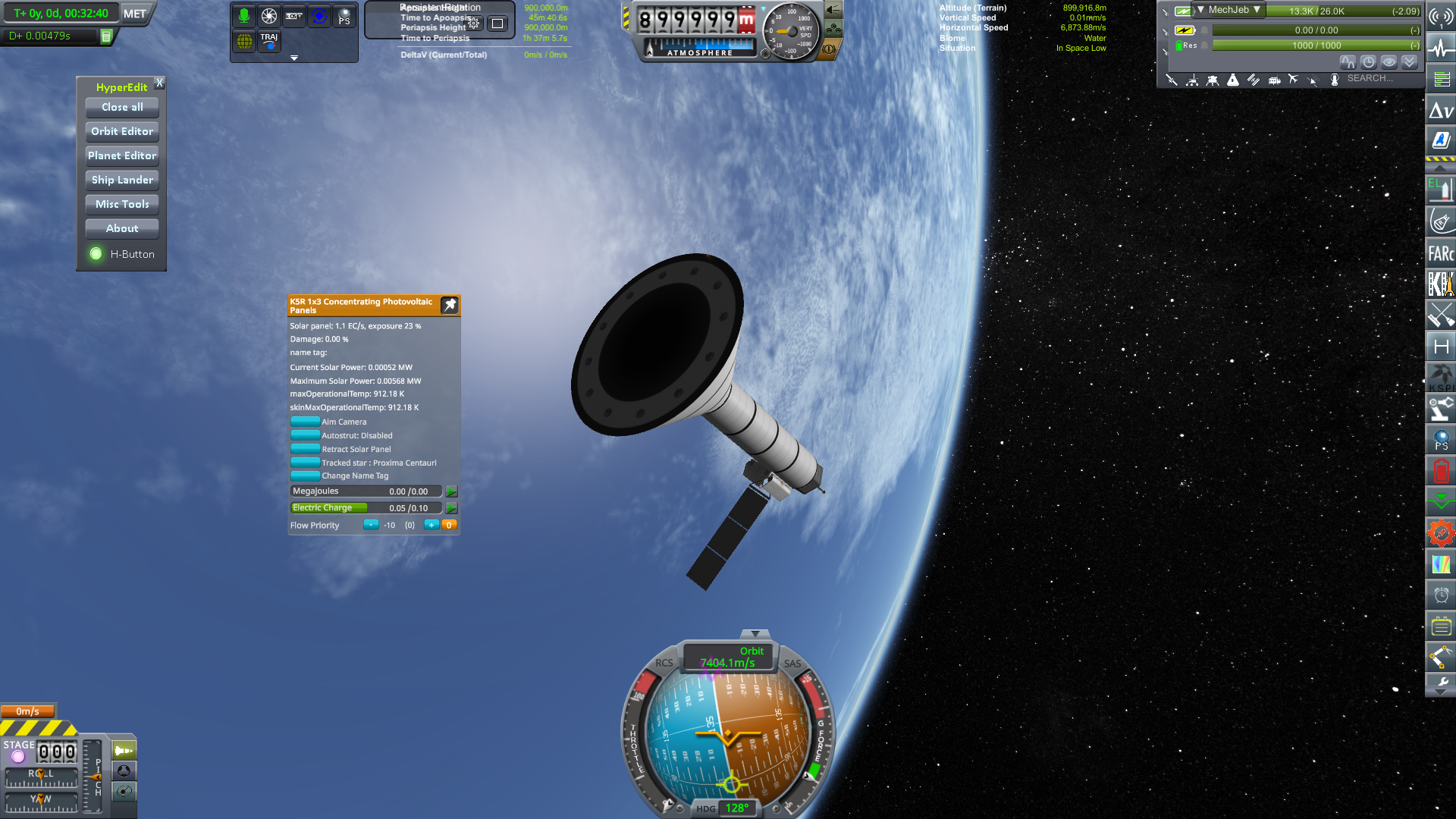
Task: Increase Flow Priority using the plus button
Action: (431, 525)
